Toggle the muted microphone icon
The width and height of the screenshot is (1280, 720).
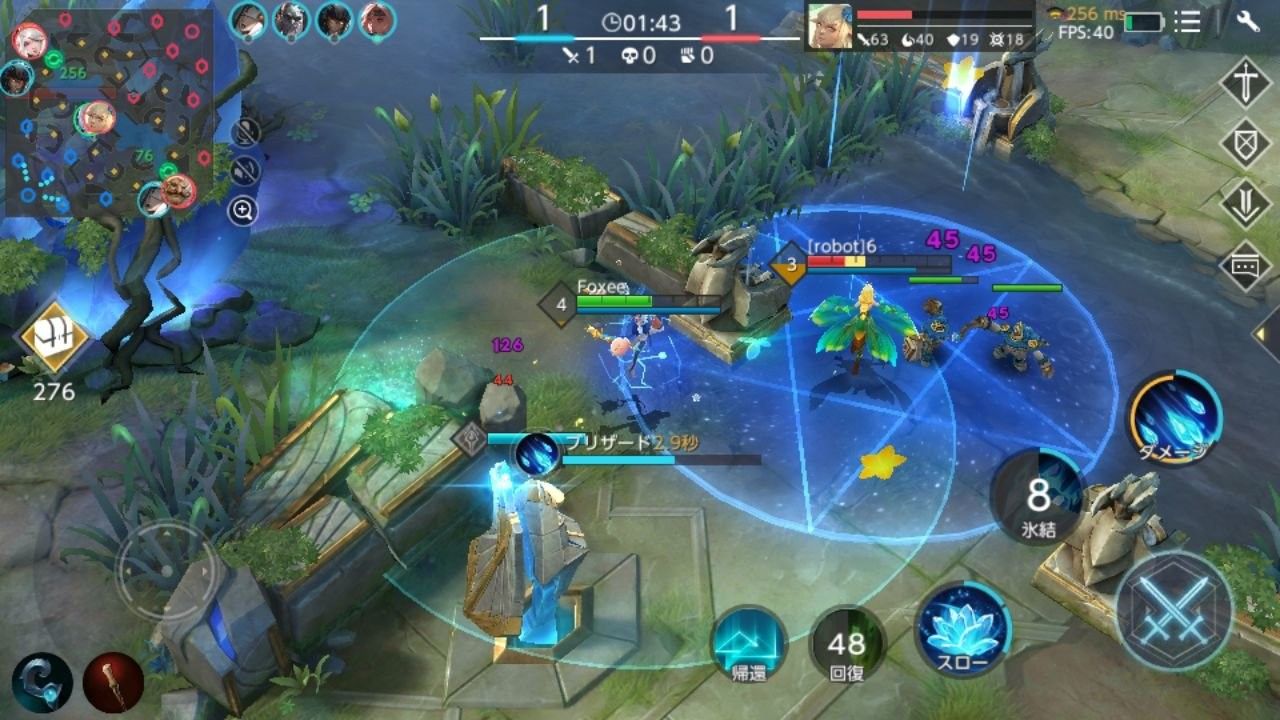point(245,132)
